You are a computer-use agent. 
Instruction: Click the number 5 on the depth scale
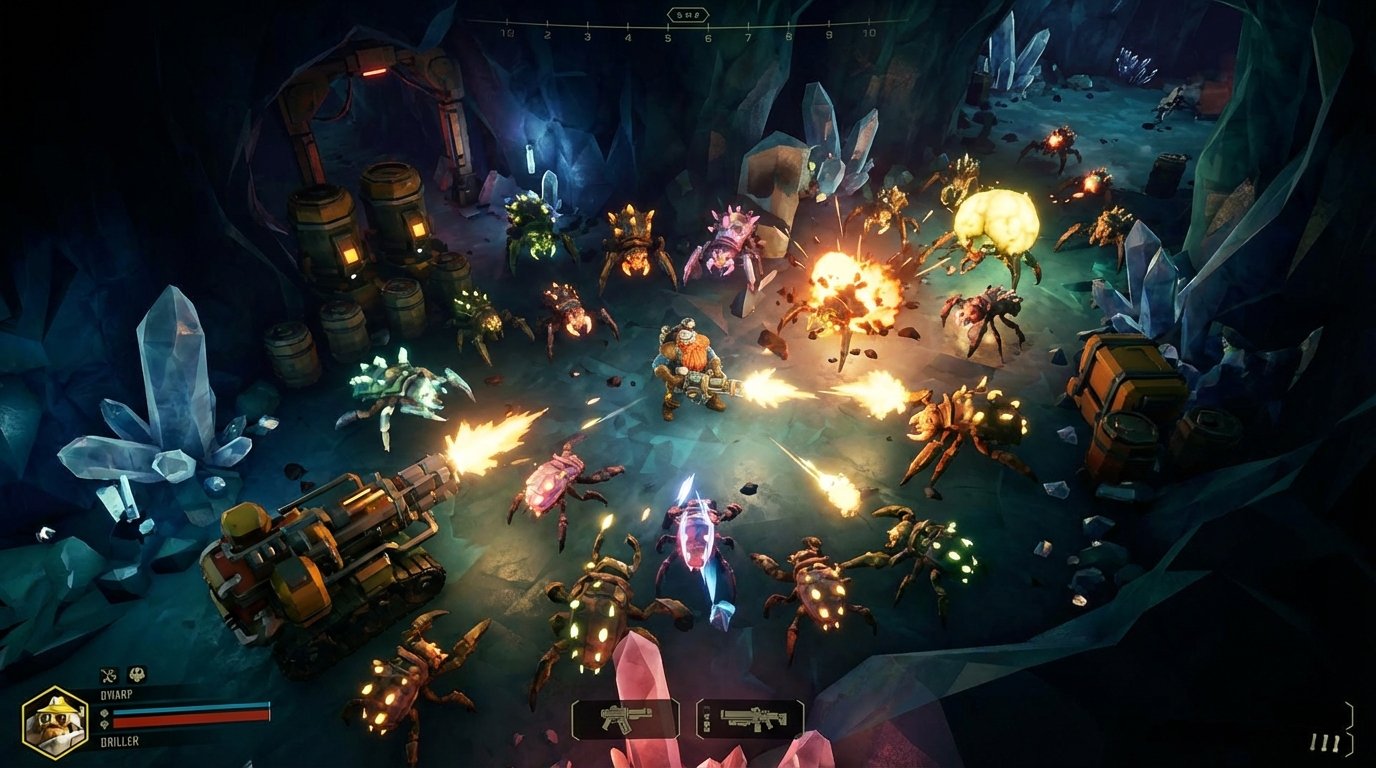click(x=668, y=37)
